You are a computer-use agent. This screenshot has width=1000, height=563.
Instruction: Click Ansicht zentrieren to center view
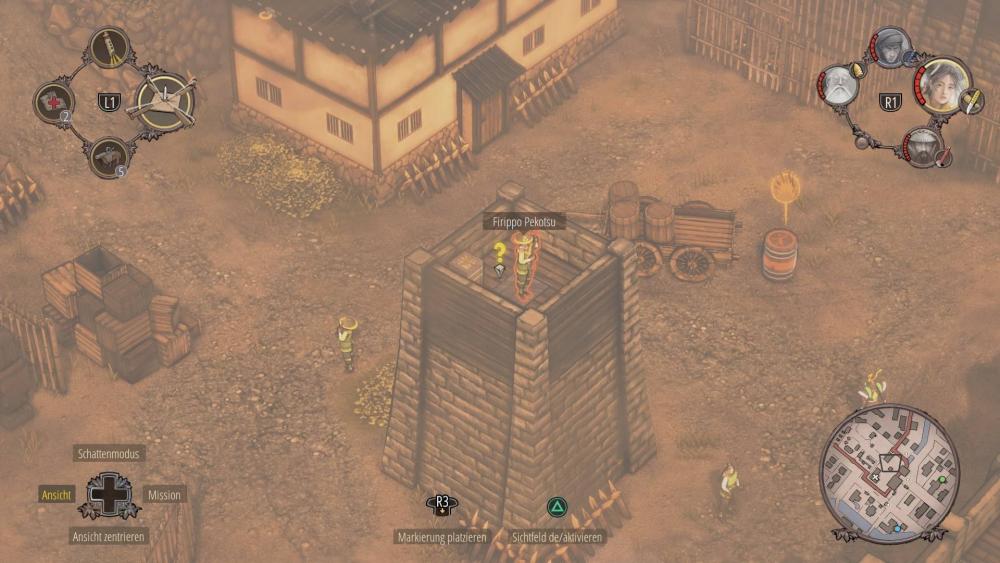(109, 537)
